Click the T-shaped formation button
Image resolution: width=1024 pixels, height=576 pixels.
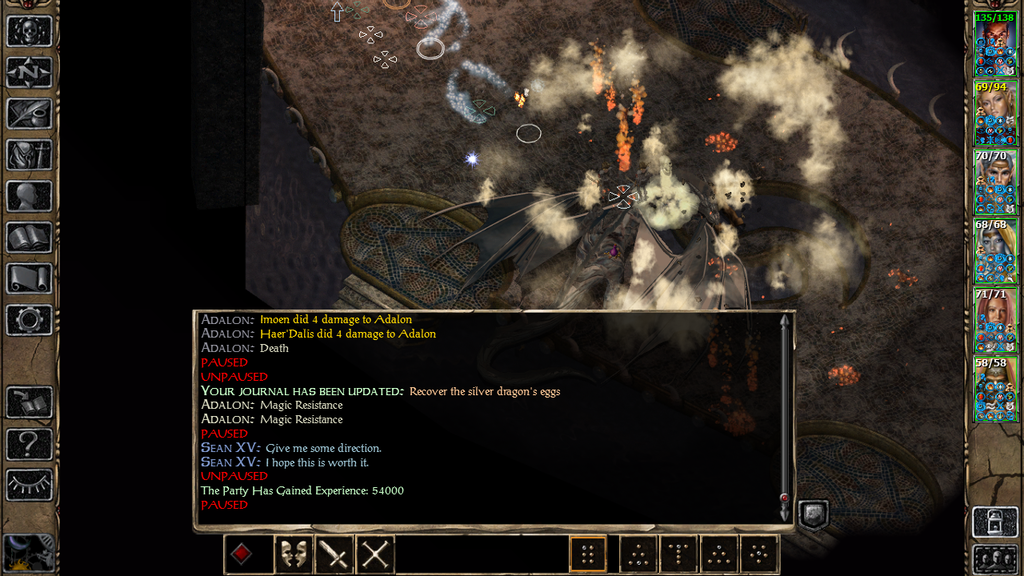678,554
